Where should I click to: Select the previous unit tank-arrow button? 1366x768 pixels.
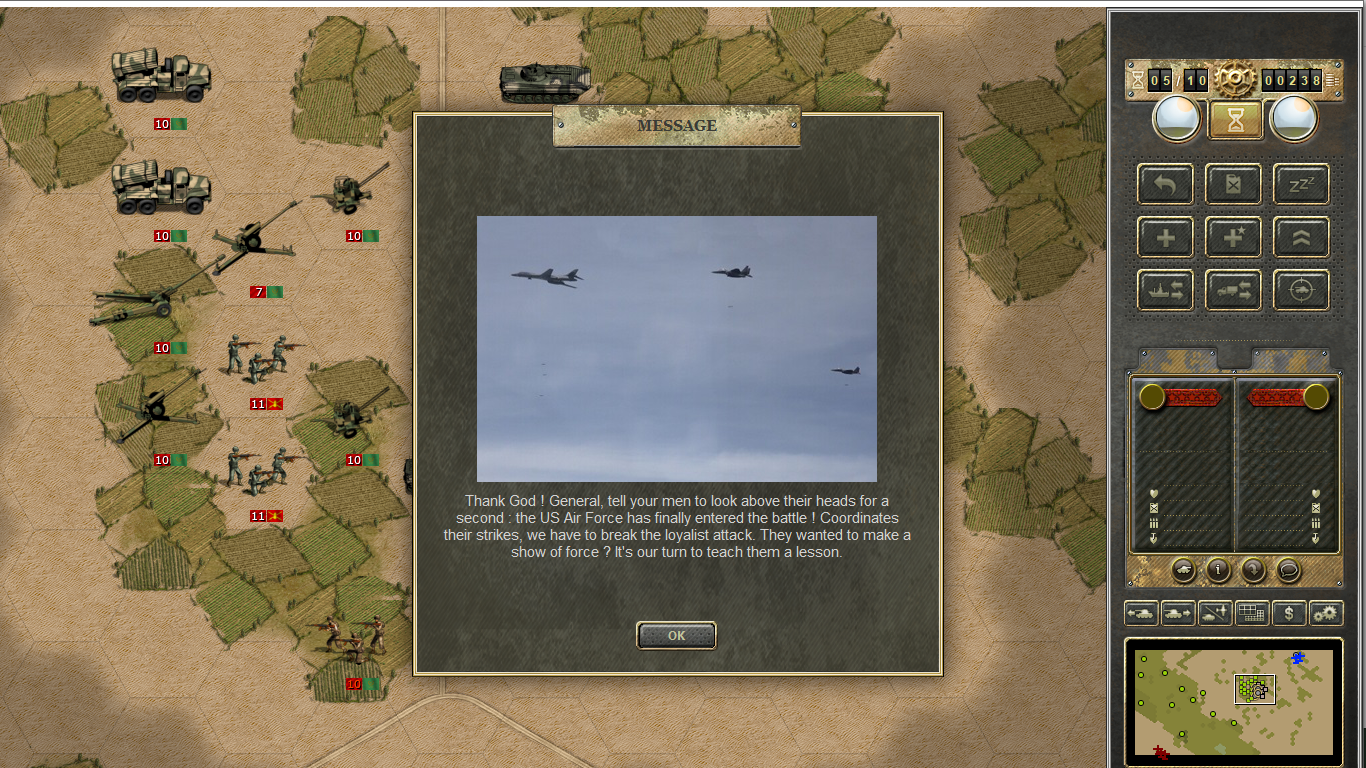pyautogui.click(x=1141, y=613)
